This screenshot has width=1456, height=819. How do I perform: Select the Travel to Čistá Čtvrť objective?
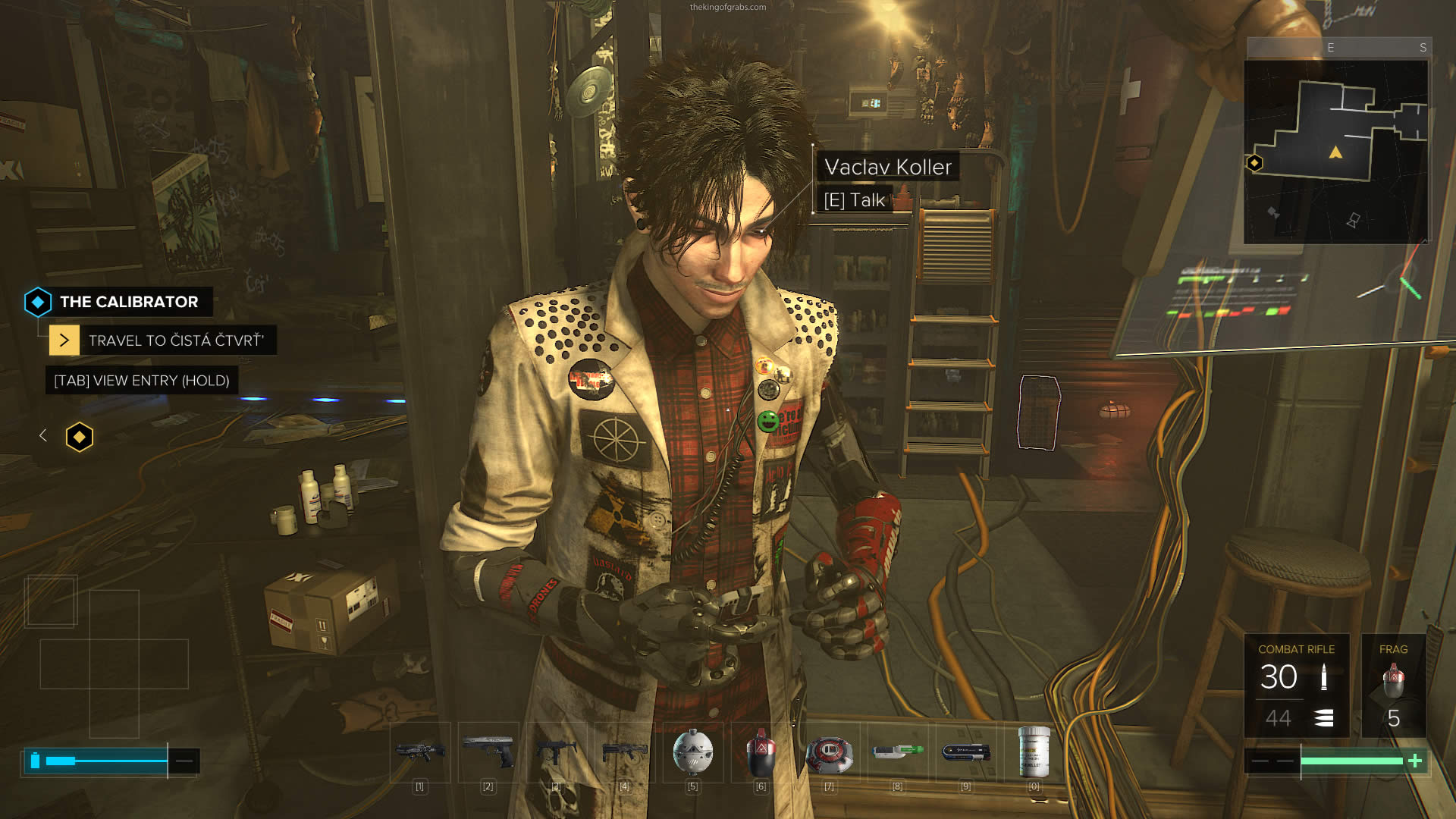tap(175, 340)
